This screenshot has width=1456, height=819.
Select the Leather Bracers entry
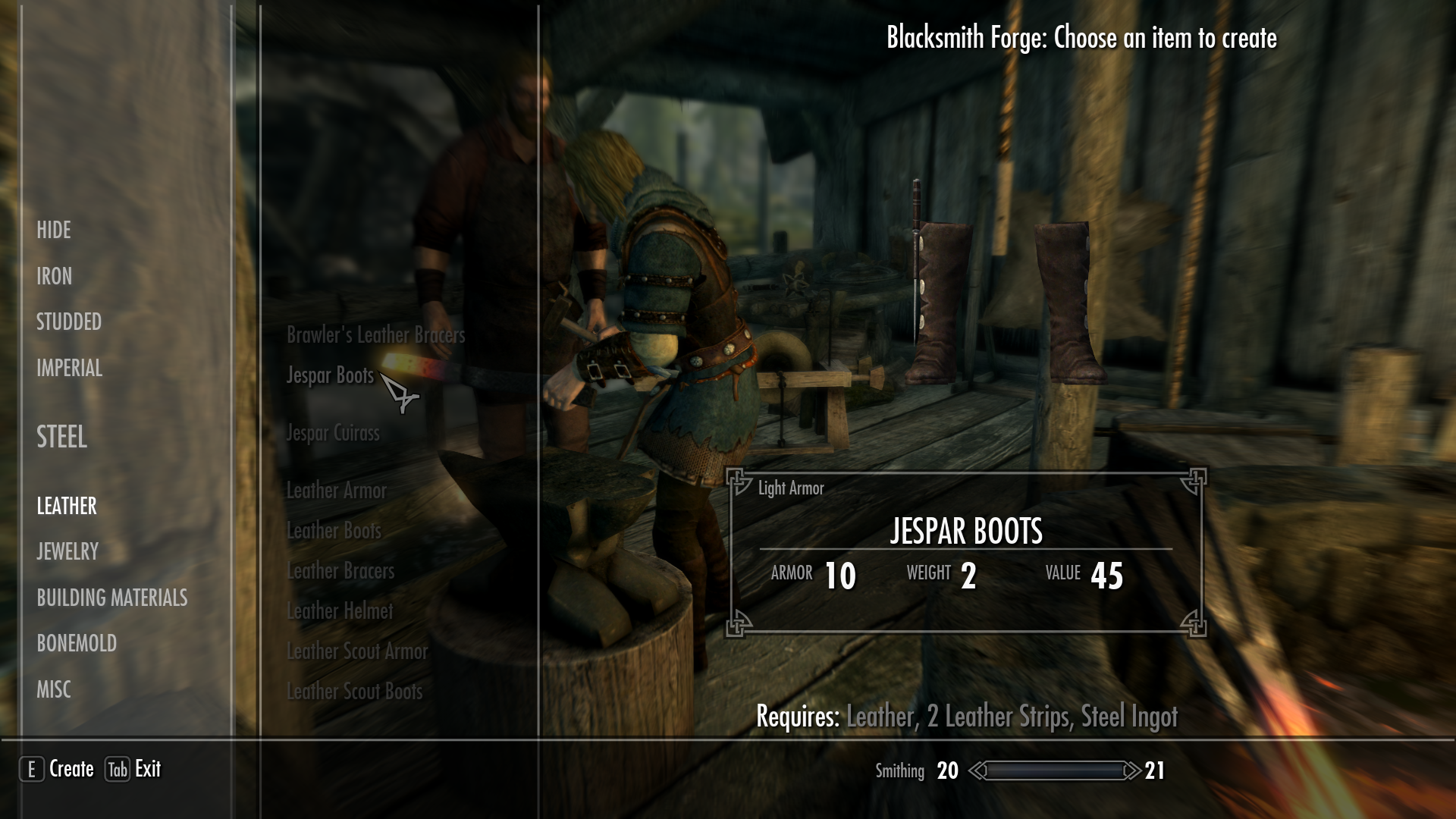[x=339, y=571]
